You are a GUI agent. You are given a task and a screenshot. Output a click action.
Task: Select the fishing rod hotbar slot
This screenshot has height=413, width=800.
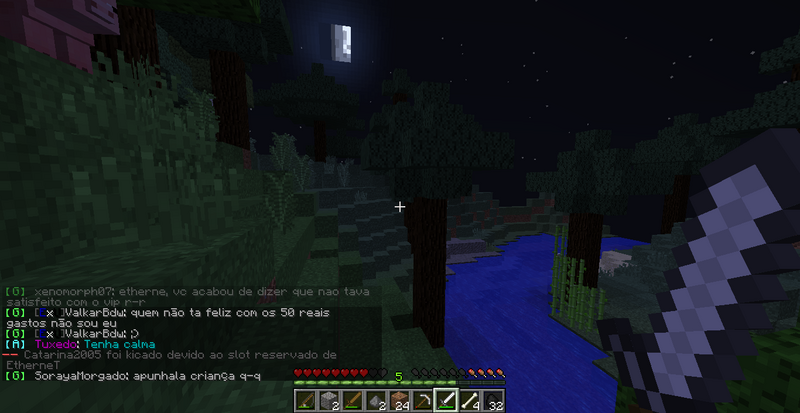[x=304, y=400]
